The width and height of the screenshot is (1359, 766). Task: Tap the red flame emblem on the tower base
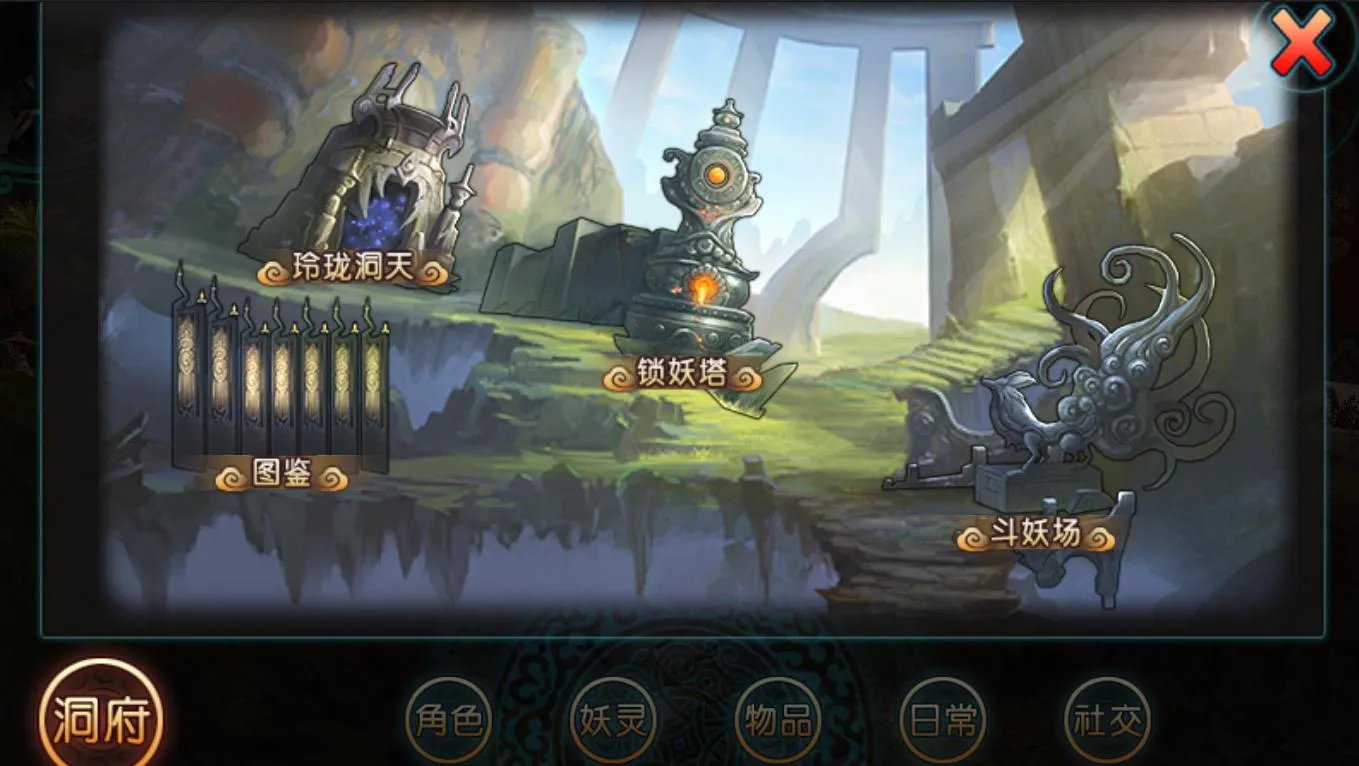tap(703, 285)
